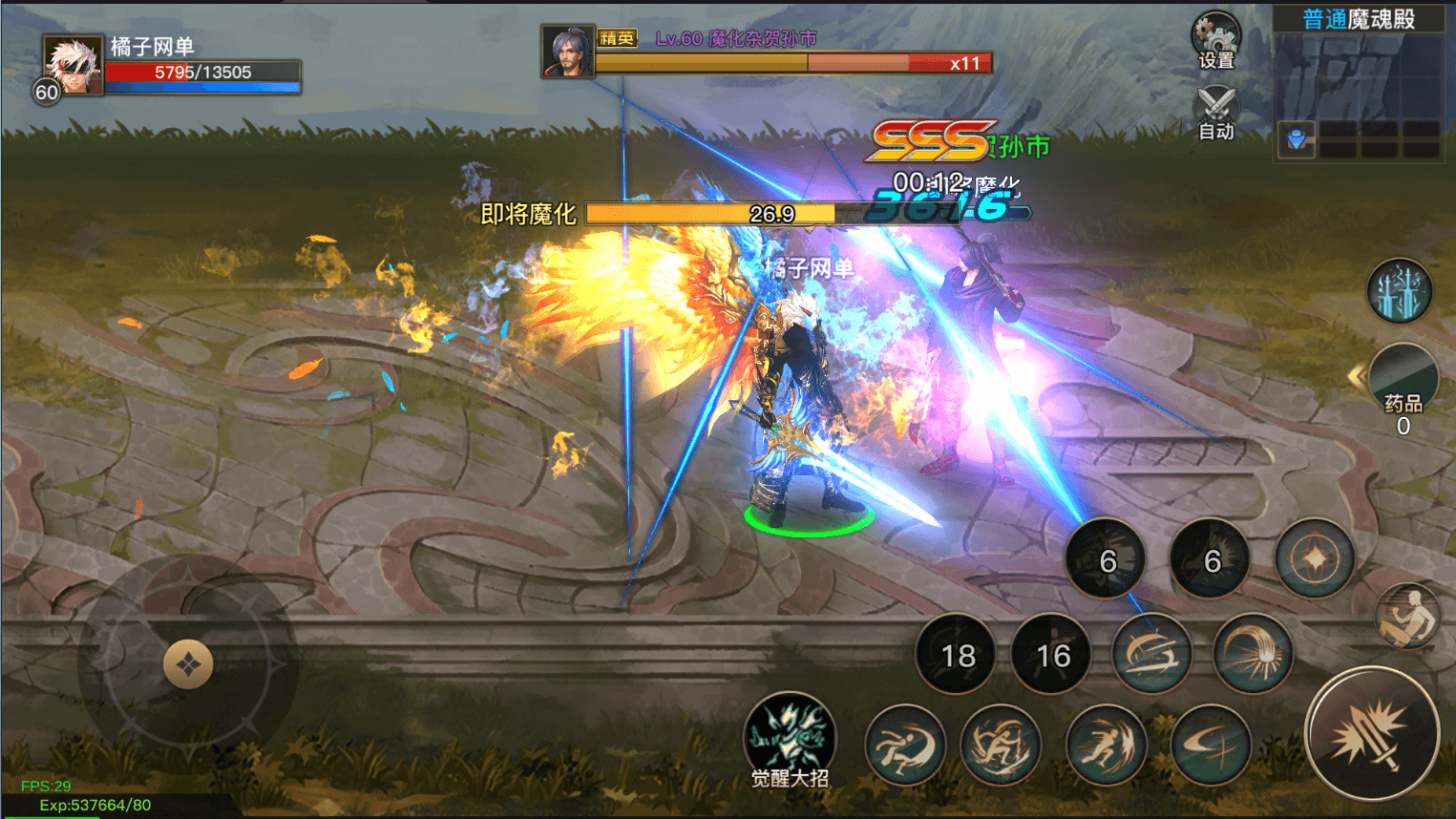Use the dashing runner burst skill

1105,745
